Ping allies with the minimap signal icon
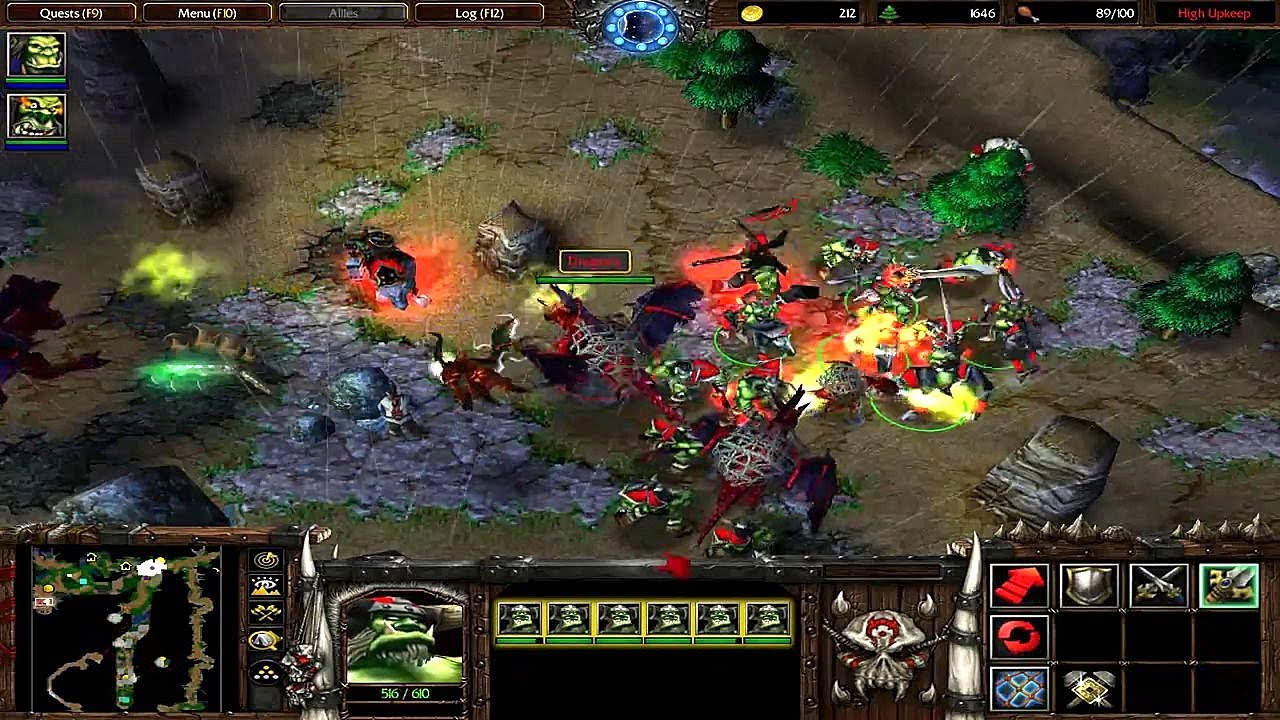1280x720 pixels. pyautogui.click(x=264, y=560)
